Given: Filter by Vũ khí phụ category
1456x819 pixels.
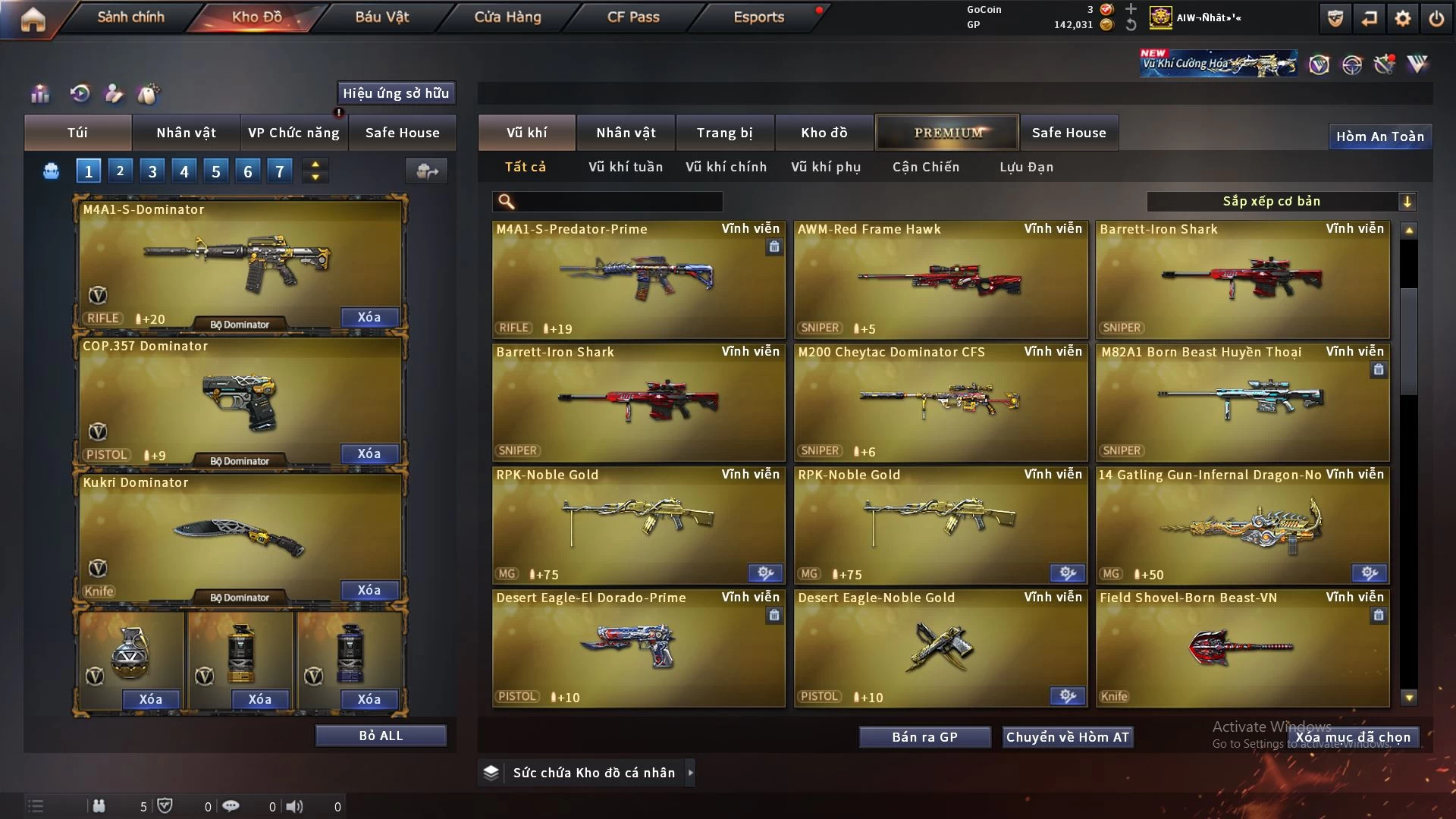Looking at the screenshot, I should [x=825, y=167].
